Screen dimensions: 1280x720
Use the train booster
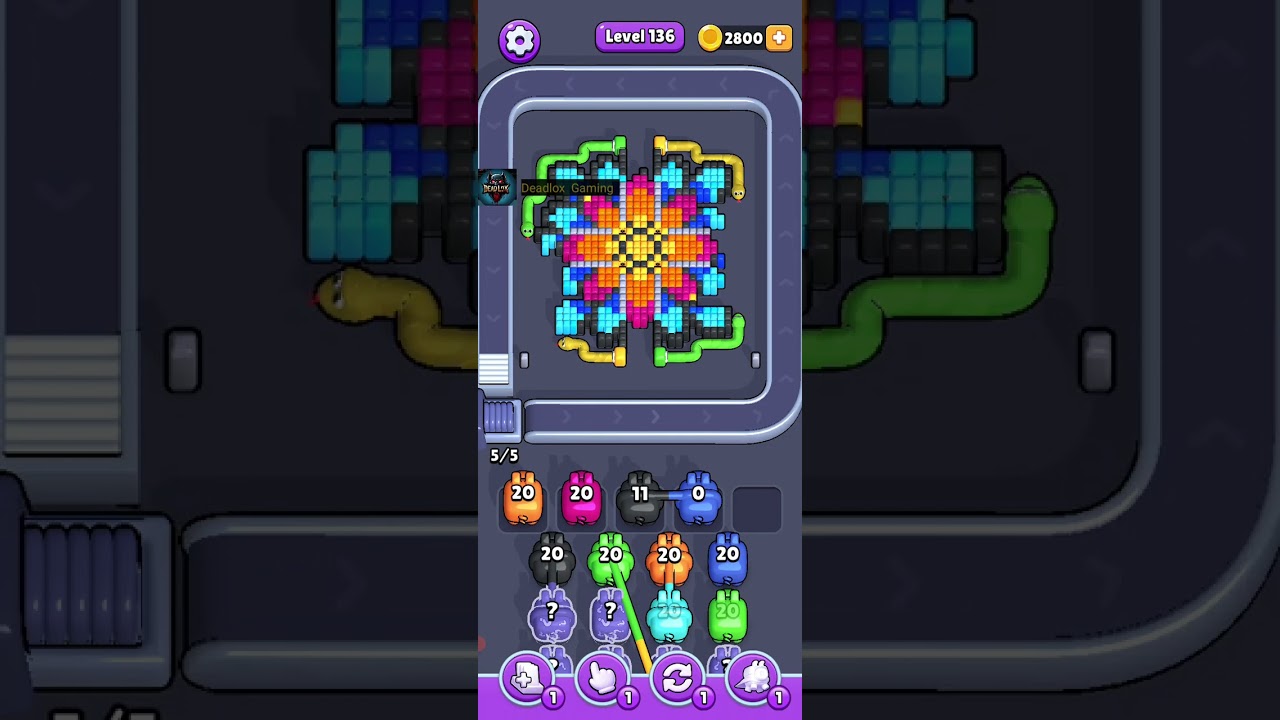753,681
